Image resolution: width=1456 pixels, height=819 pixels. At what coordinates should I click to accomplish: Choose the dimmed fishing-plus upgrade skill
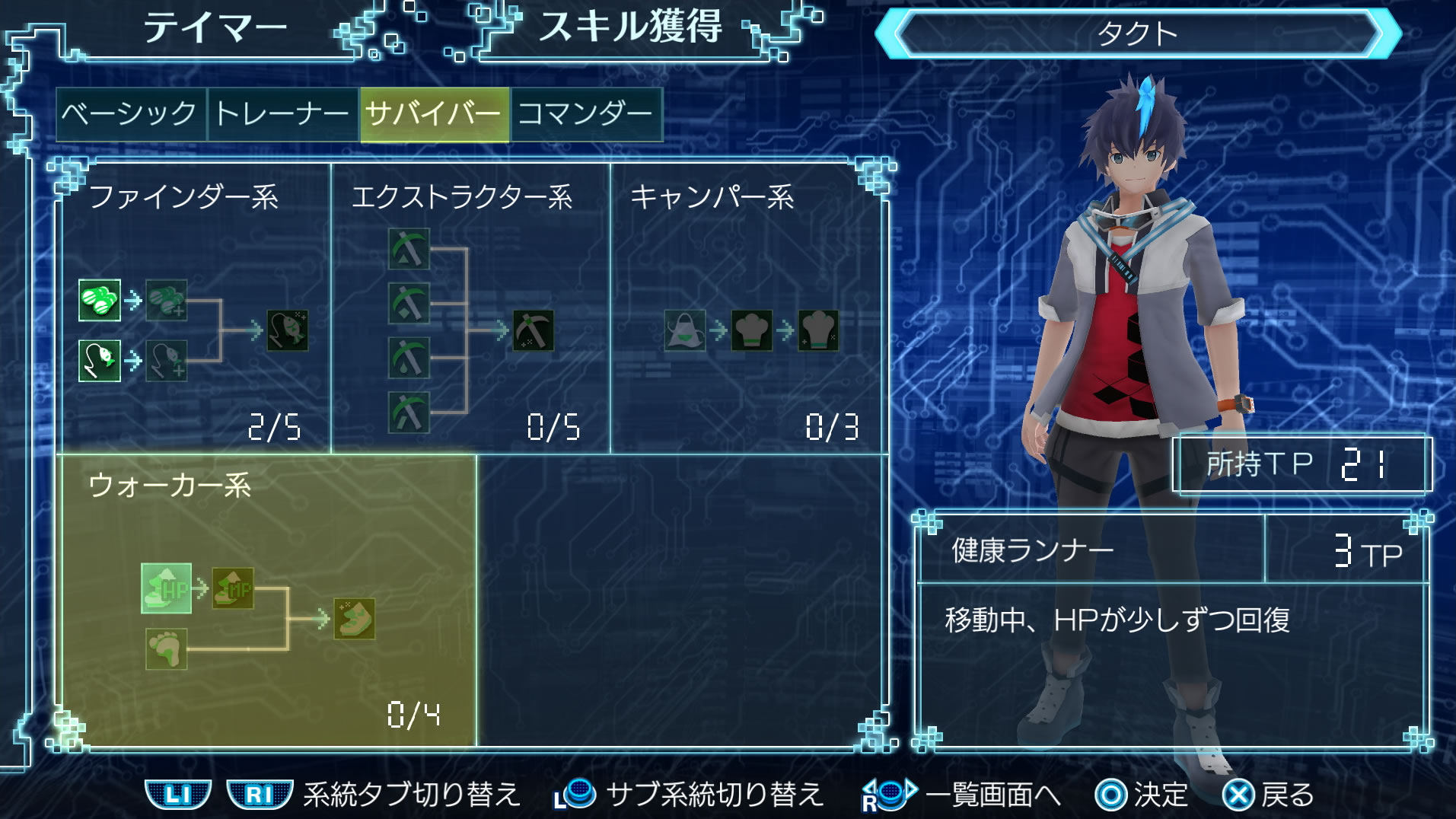(167, 360)
